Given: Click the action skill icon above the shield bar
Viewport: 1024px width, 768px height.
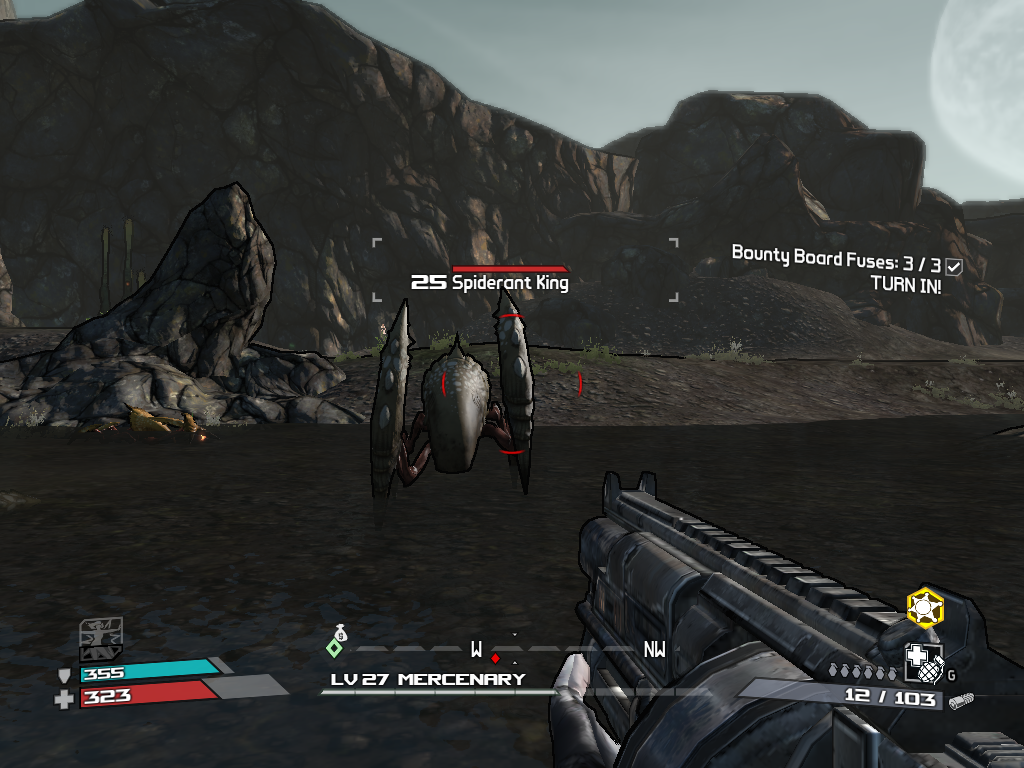Looking at the screenshot, I should point(102,634).
